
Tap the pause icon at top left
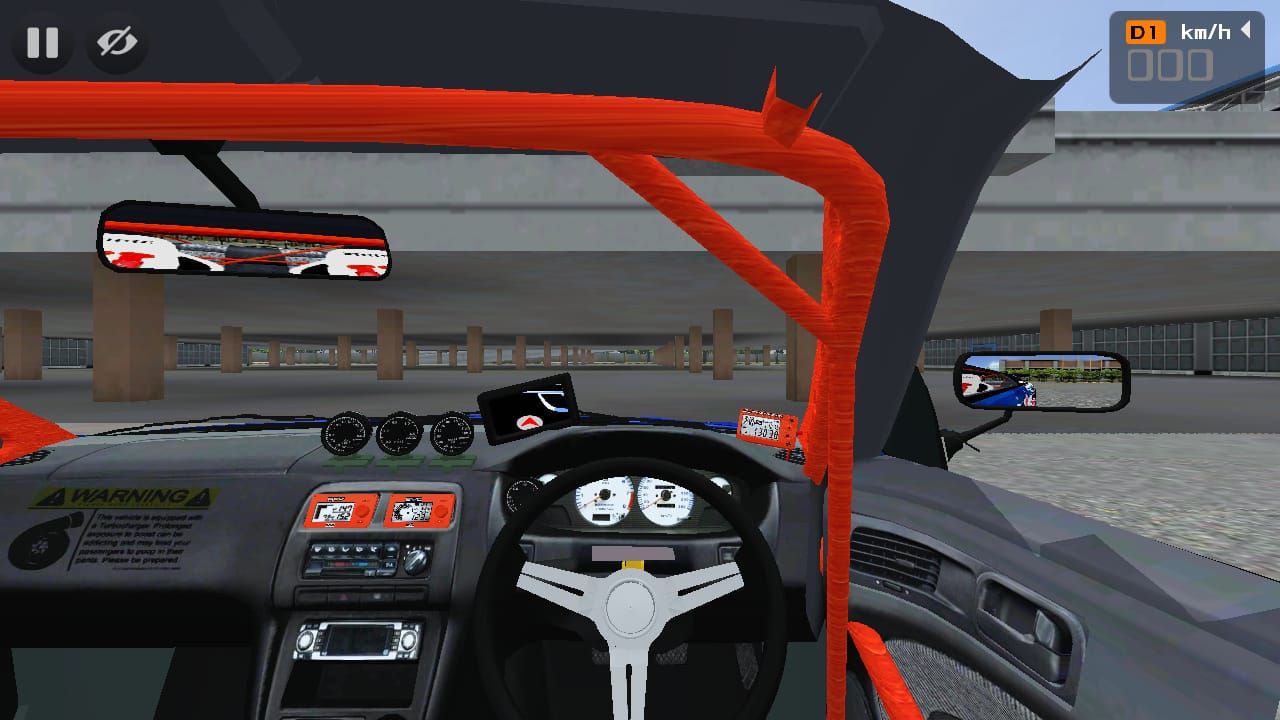click(42, 42)
